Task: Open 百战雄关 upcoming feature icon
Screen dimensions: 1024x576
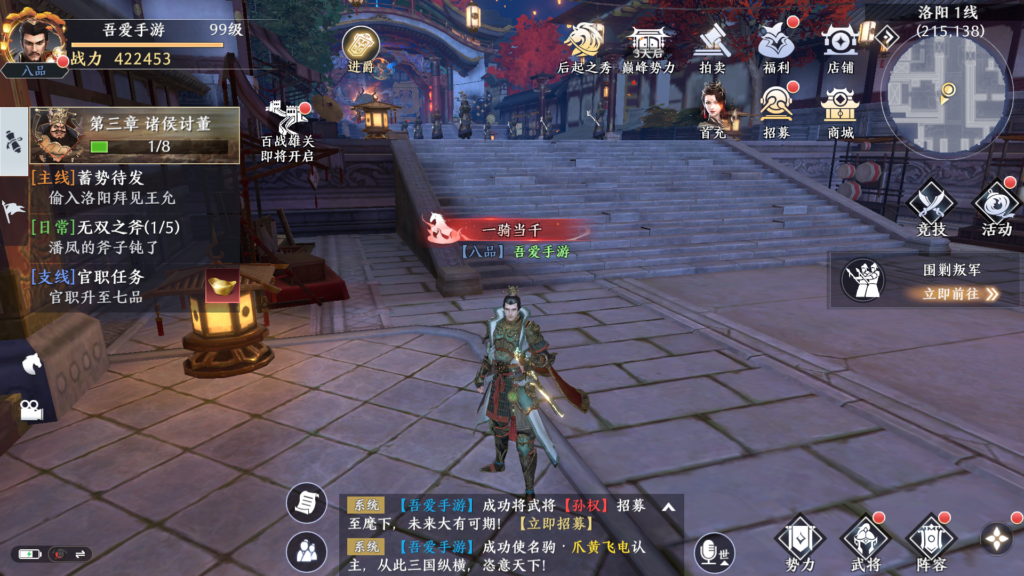Action: [288, 130]
